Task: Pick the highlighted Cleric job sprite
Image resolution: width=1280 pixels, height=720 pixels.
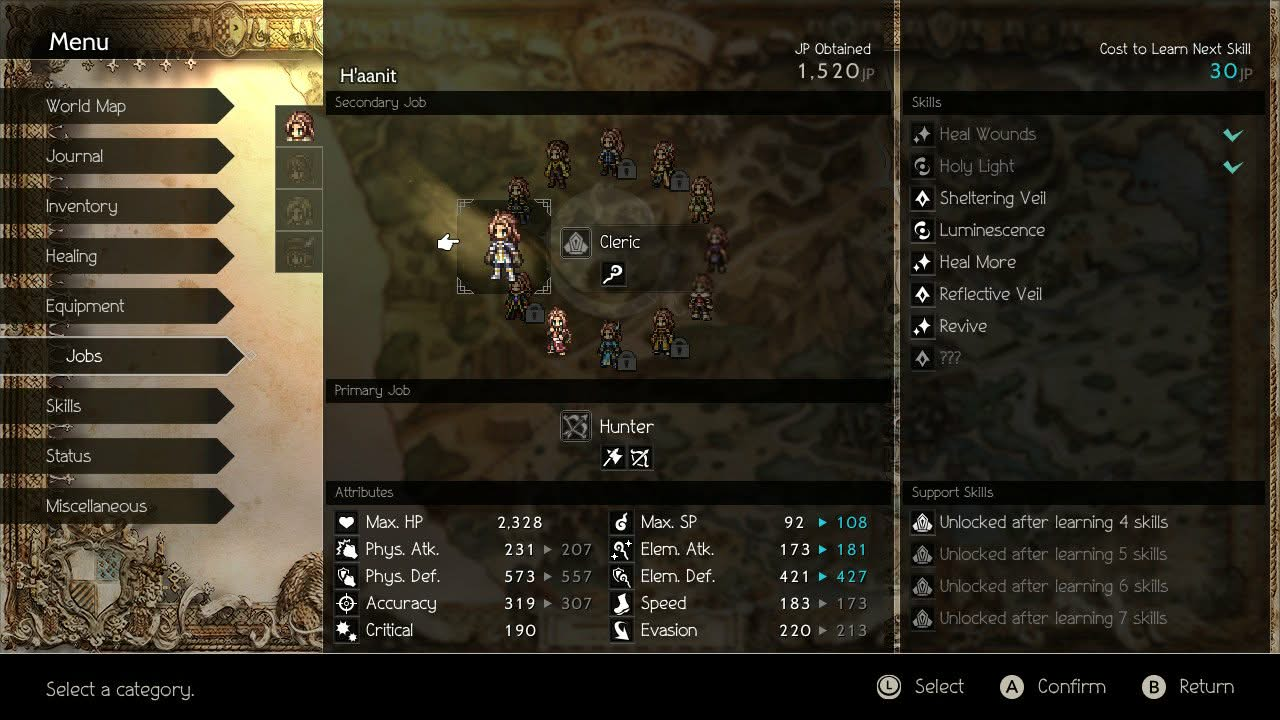Action: pyautogui.click(x=502, y=246)
